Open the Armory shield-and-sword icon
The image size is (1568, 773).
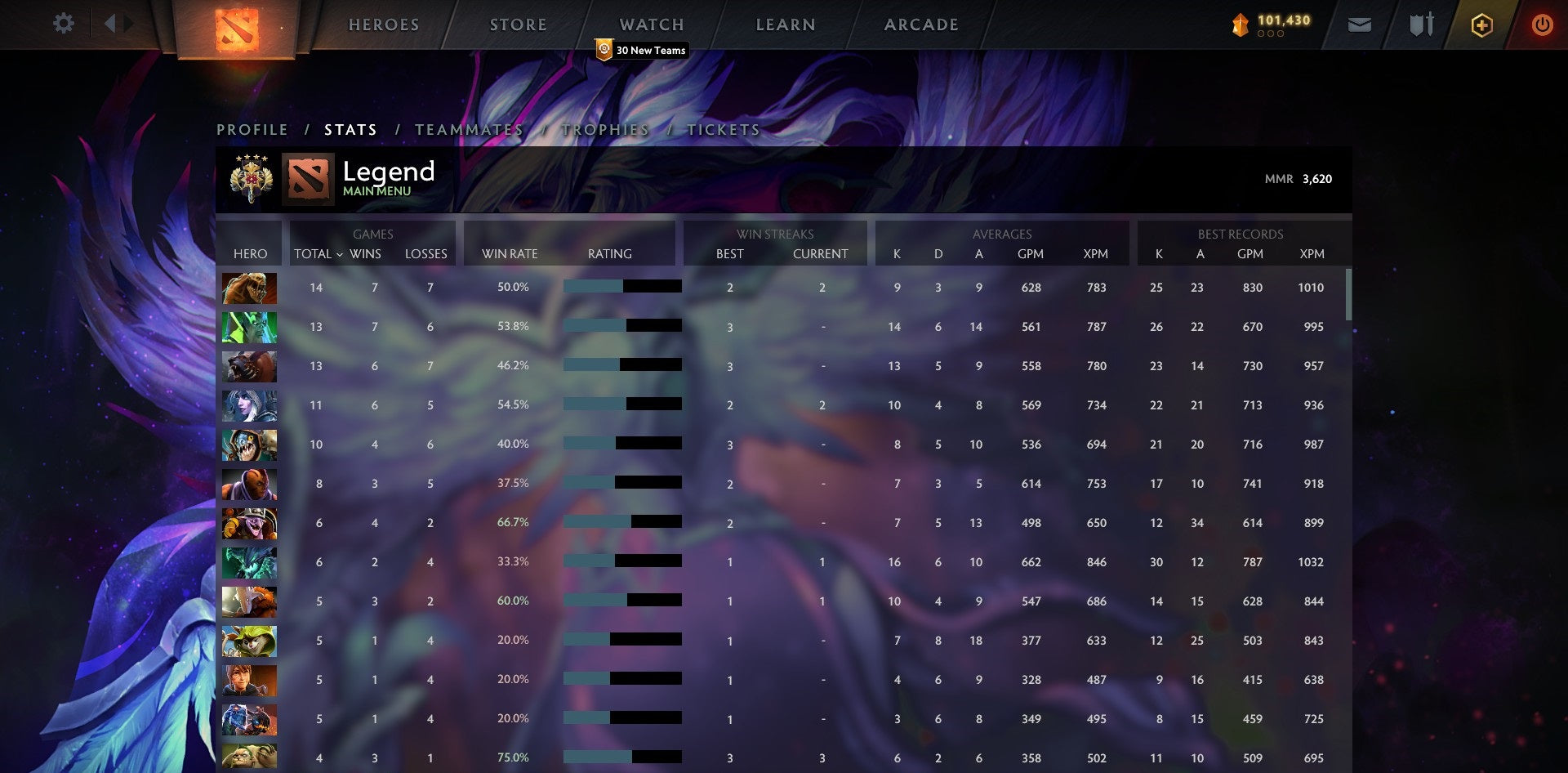point(1419,25)
